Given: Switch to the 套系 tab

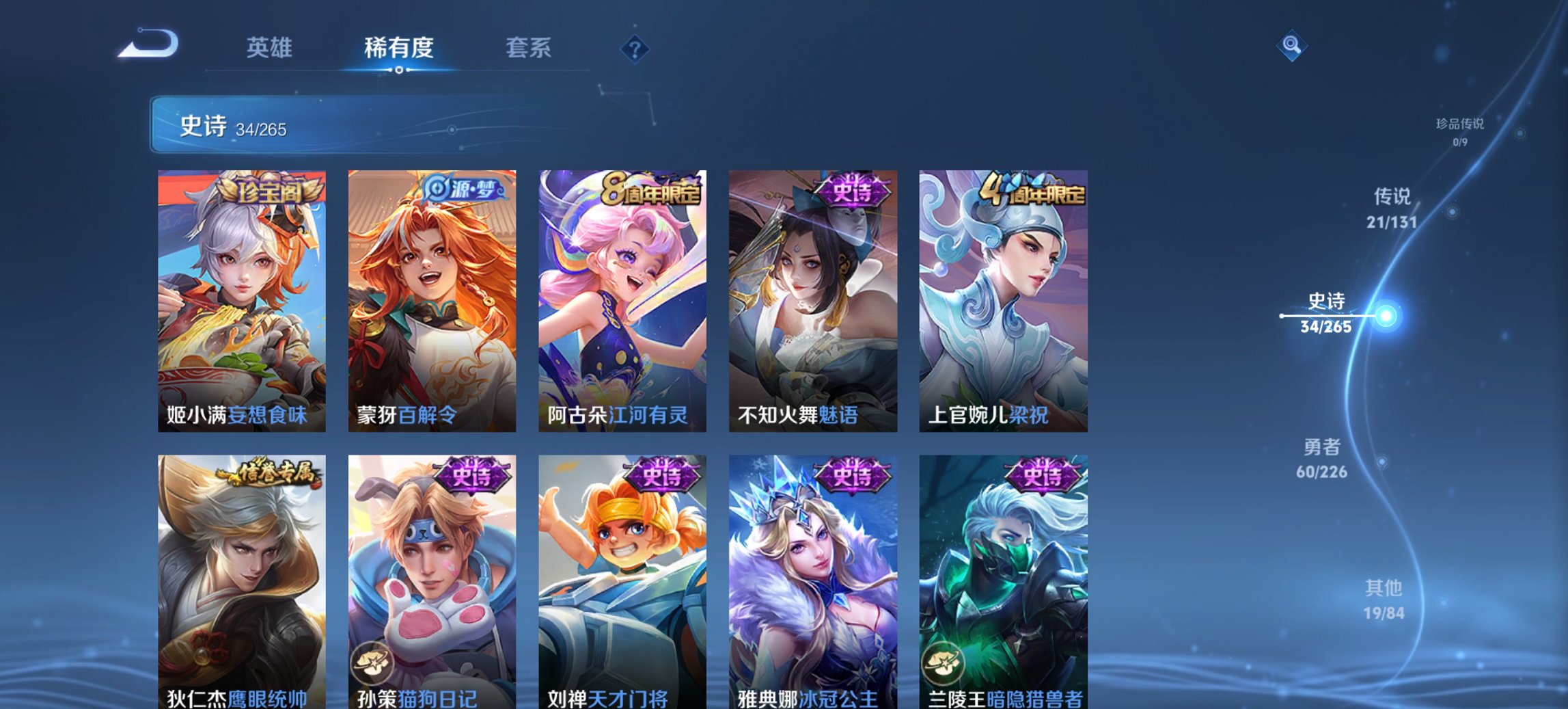Looking at the screenshot, I should 528,48.
